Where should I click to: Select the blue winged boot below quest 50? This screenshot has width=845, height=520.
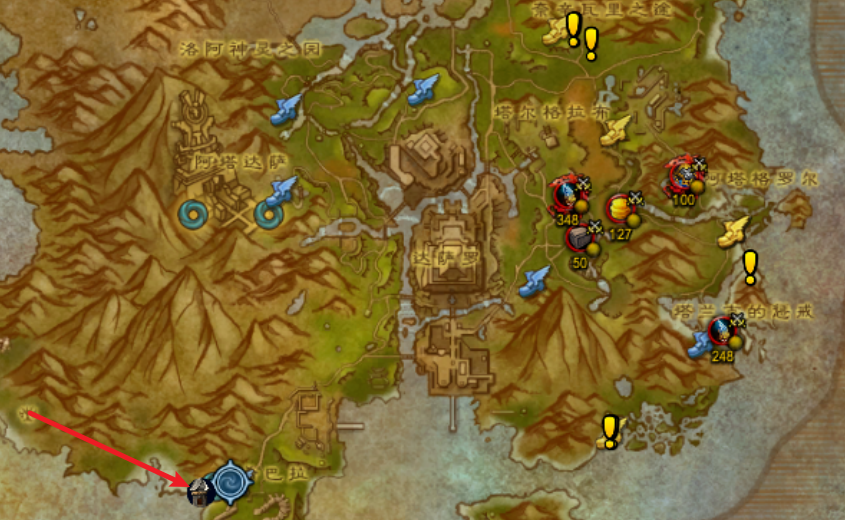tap(535, 281)
